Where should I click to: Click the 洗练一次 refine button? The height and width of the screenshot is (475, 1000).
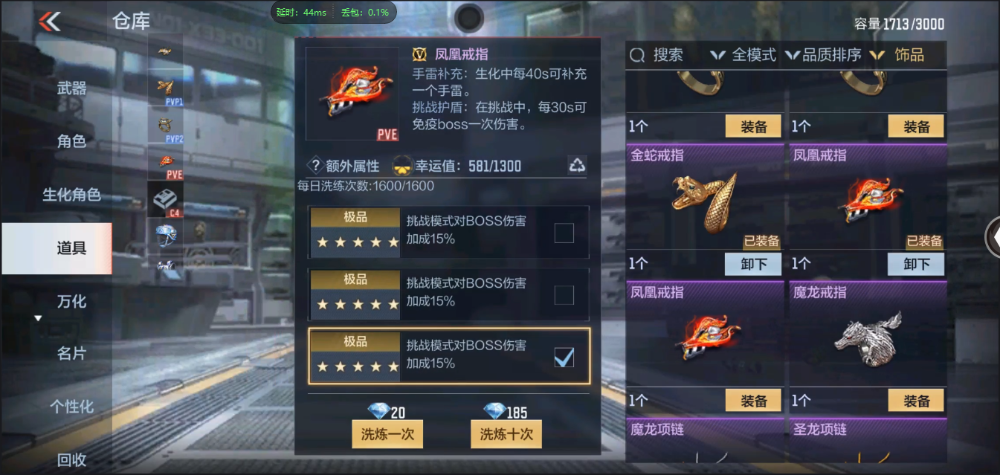388,434
